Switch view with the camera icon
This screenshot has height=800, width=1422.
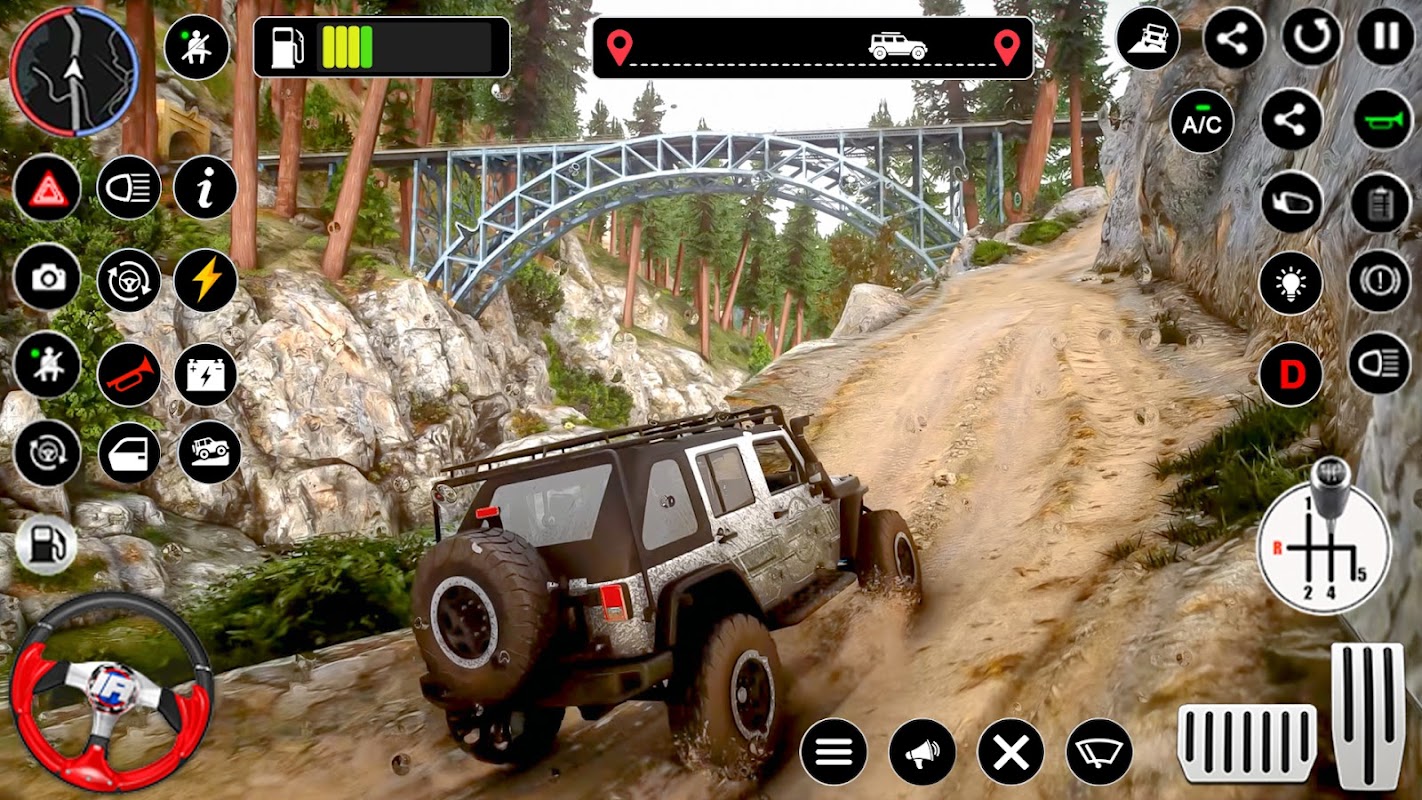click(x=47, y=278)
